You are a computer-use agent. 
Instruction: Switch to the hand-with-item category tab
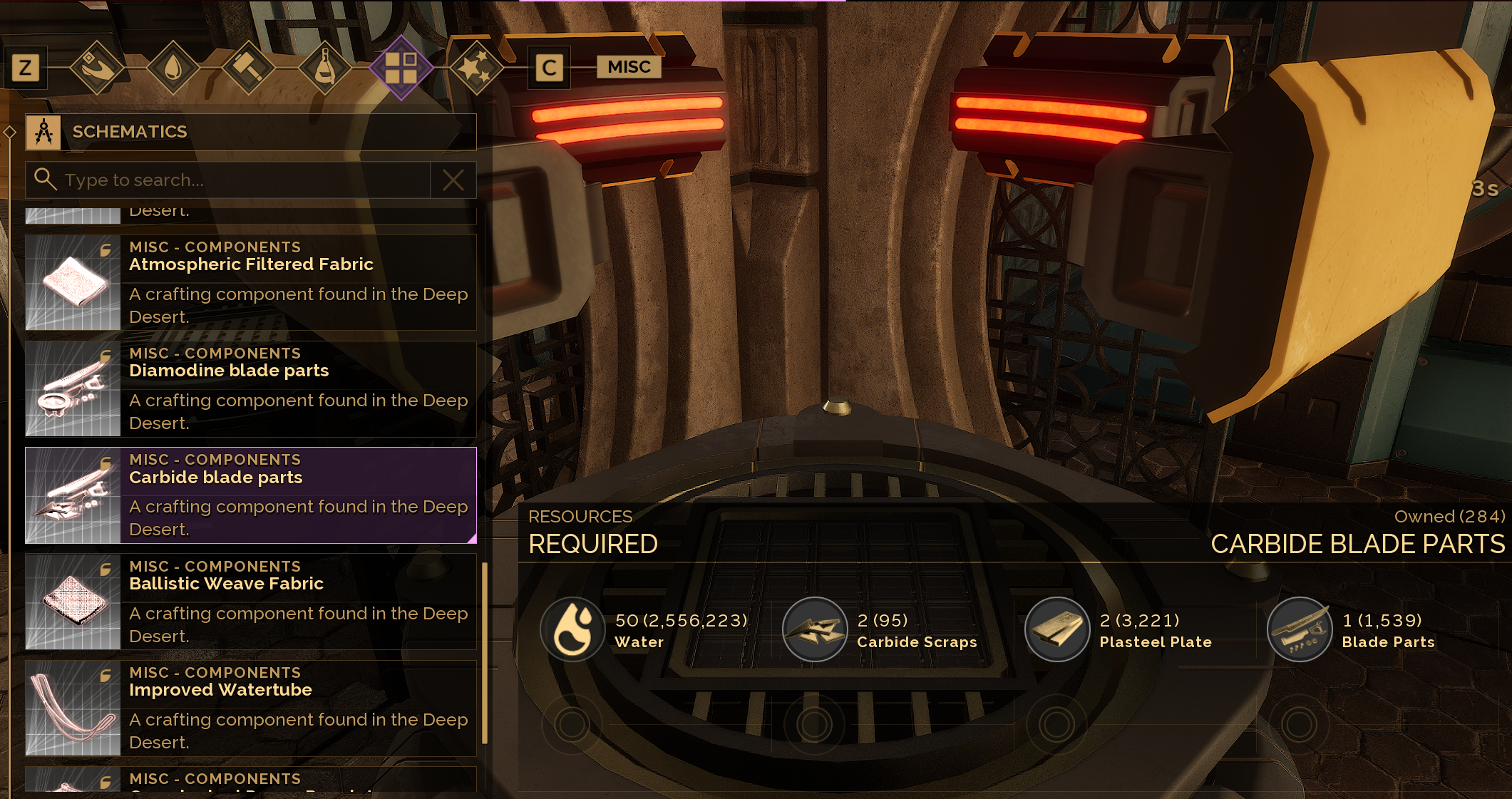[98, 68]
